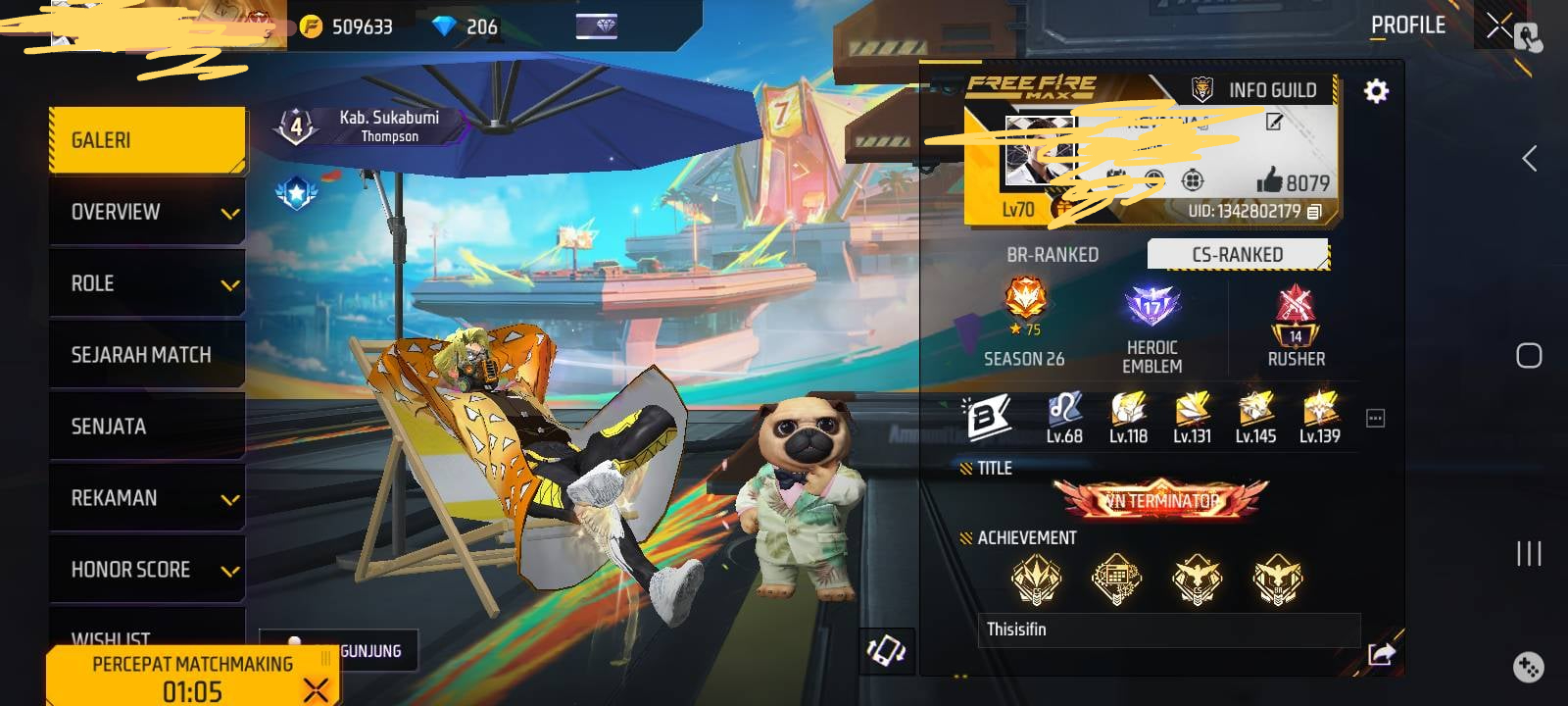The width and height of the screenshot is (1568, 706).
Task: Toggle the Honor Score section
Action: [x=145, y=569]
